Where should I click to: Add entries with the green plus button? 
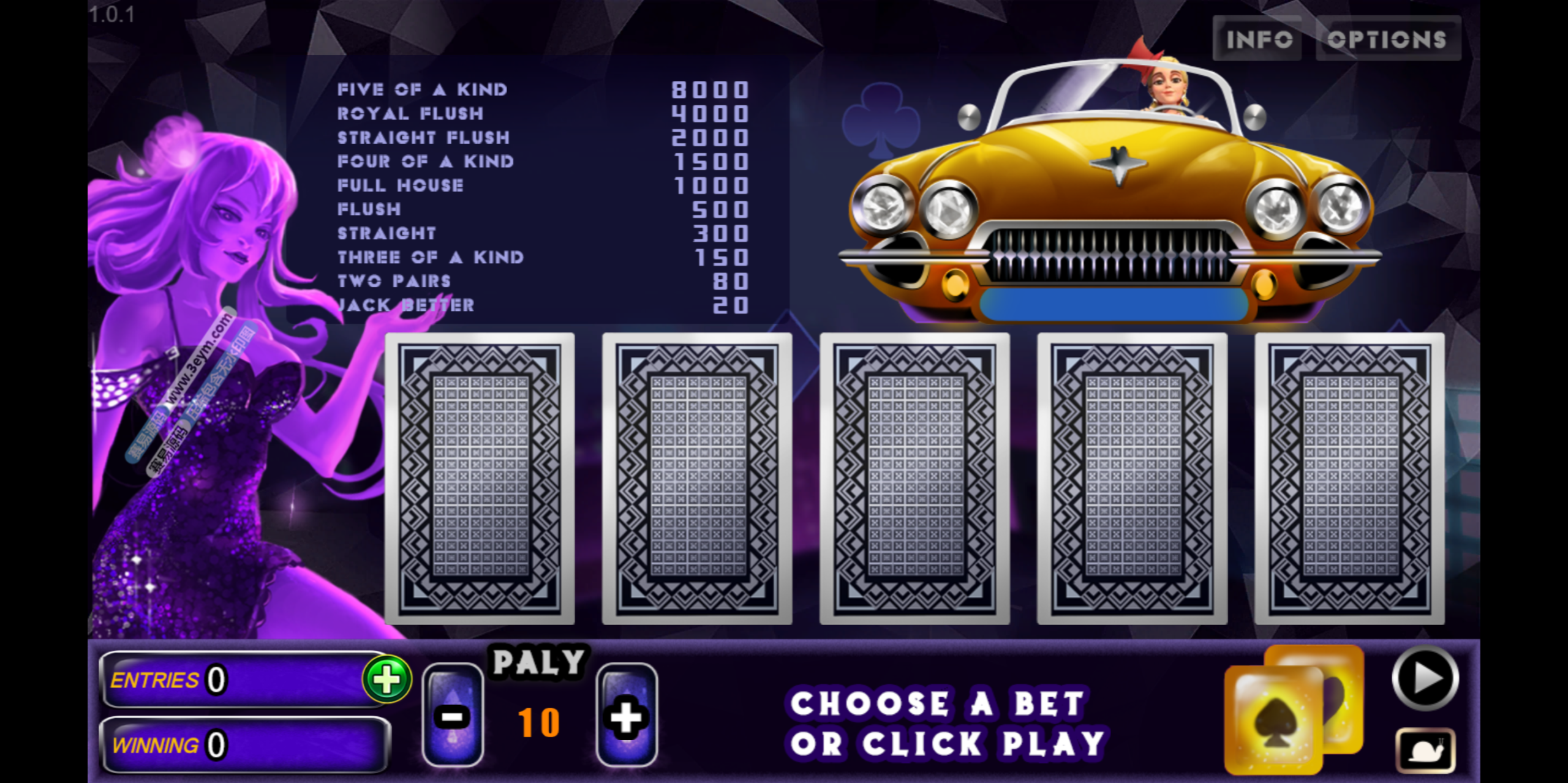pos(386,679)
